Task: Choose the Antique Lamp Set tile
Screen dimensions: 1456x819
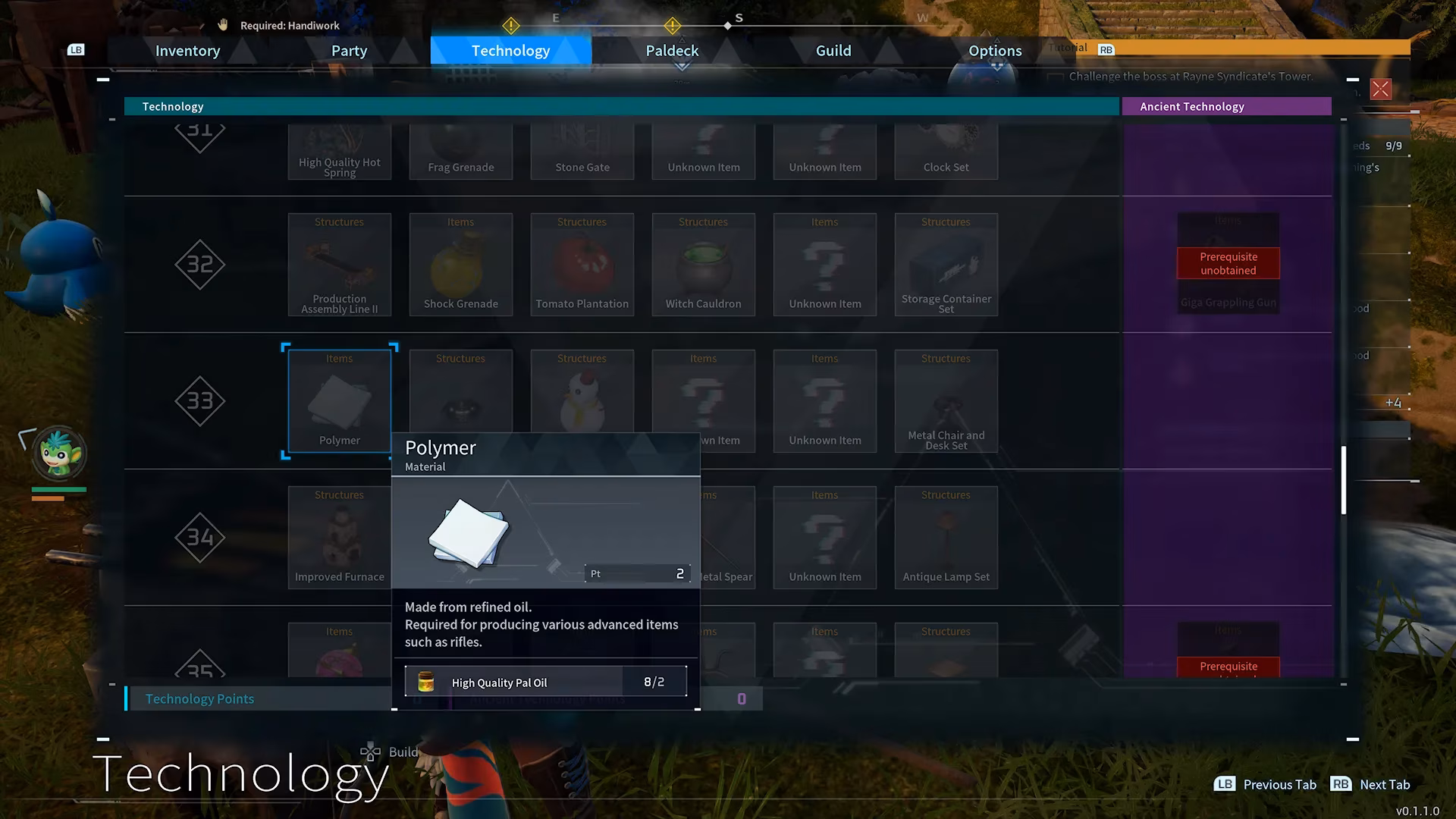Action: click(946, 537)
